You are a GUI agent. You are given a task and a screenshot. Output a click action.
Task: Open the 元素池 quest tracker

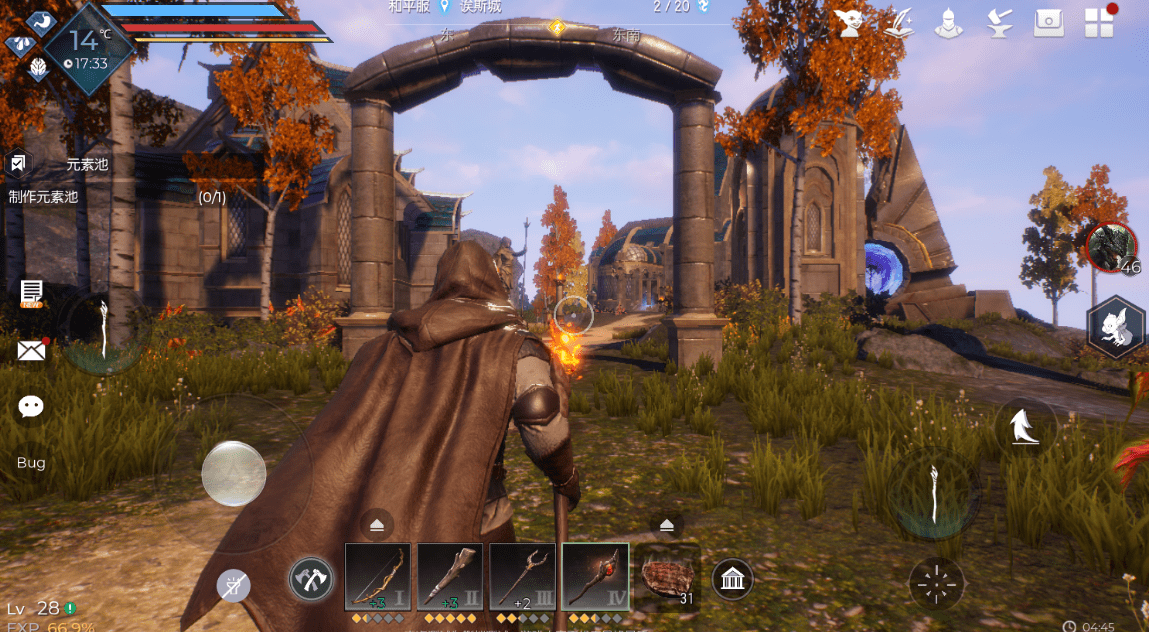pos(87,165)
